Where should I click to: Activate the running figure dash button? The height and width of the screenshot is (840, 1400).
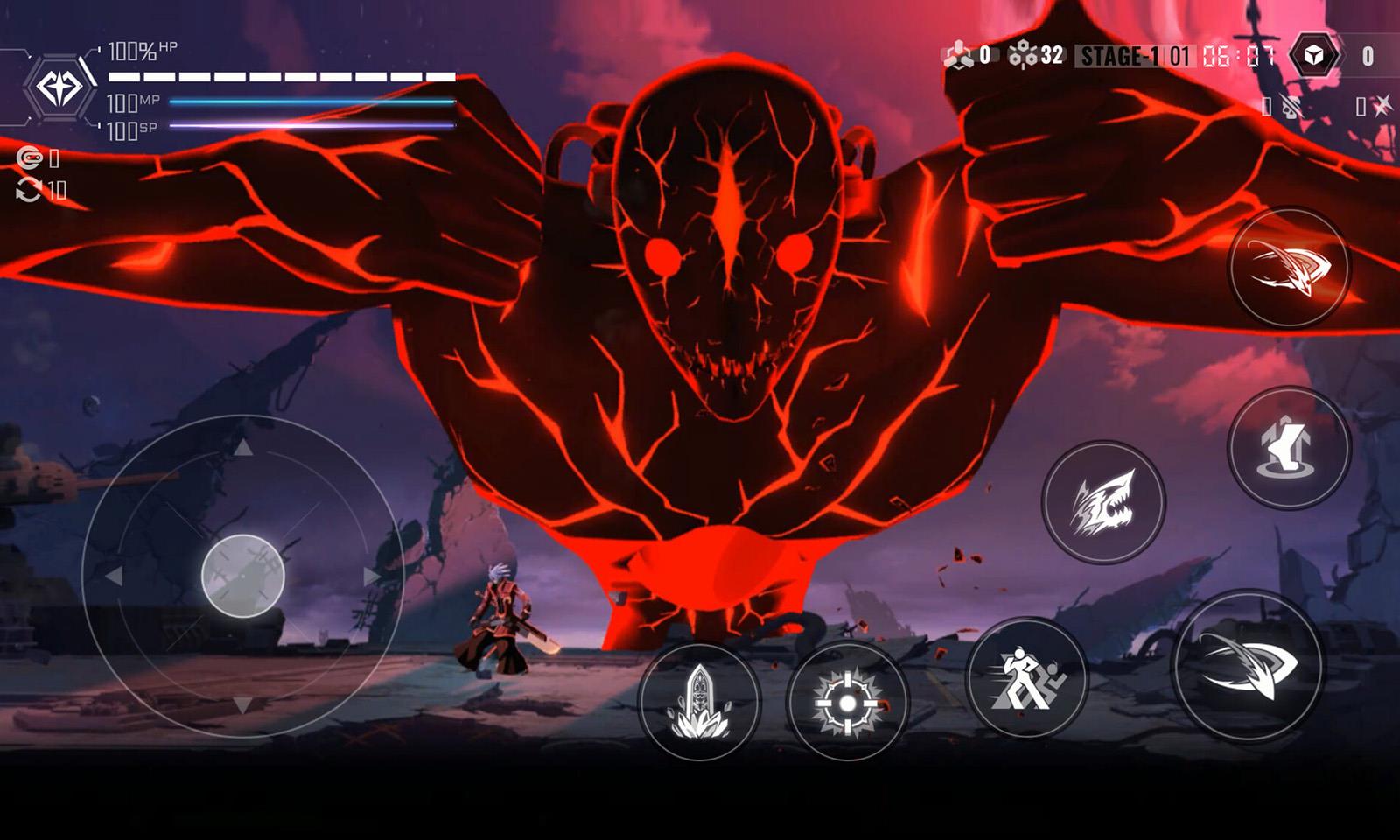point(1026,677)
